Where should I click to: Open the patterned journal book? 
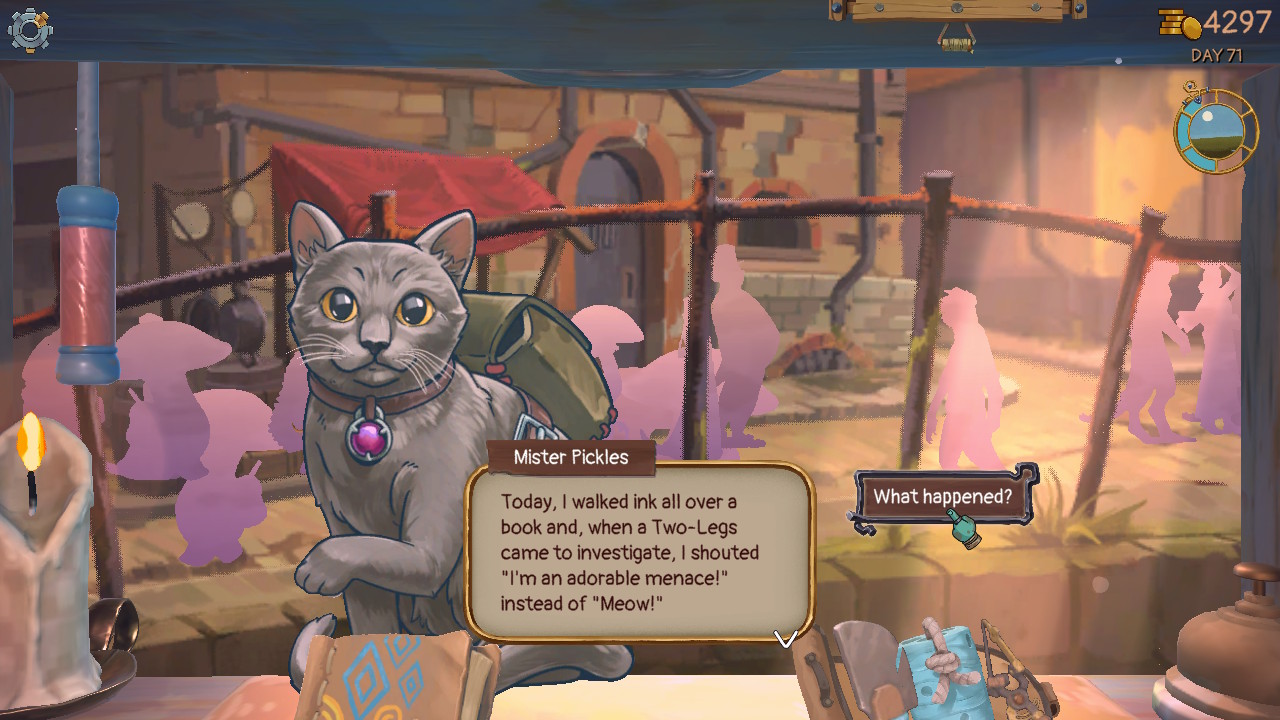click(395, 675)
